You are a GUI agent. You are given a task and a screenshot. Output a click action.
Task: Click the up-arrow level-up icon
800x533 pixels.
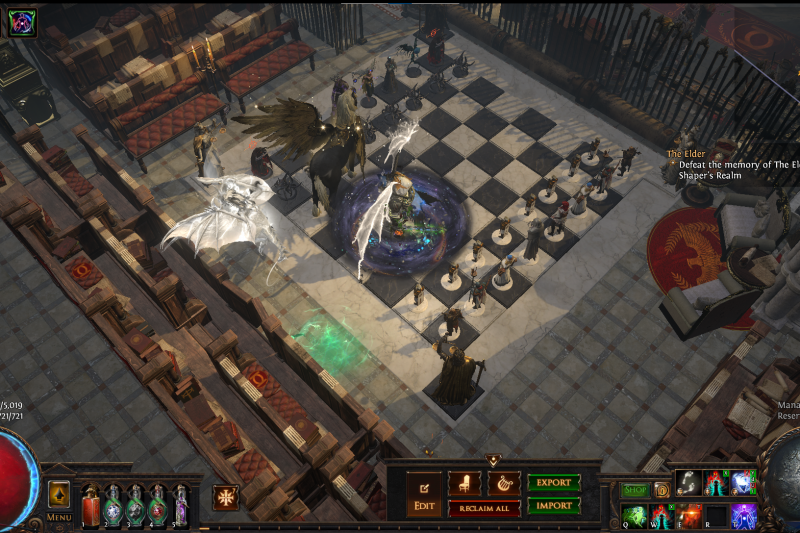tap(59, 494)
